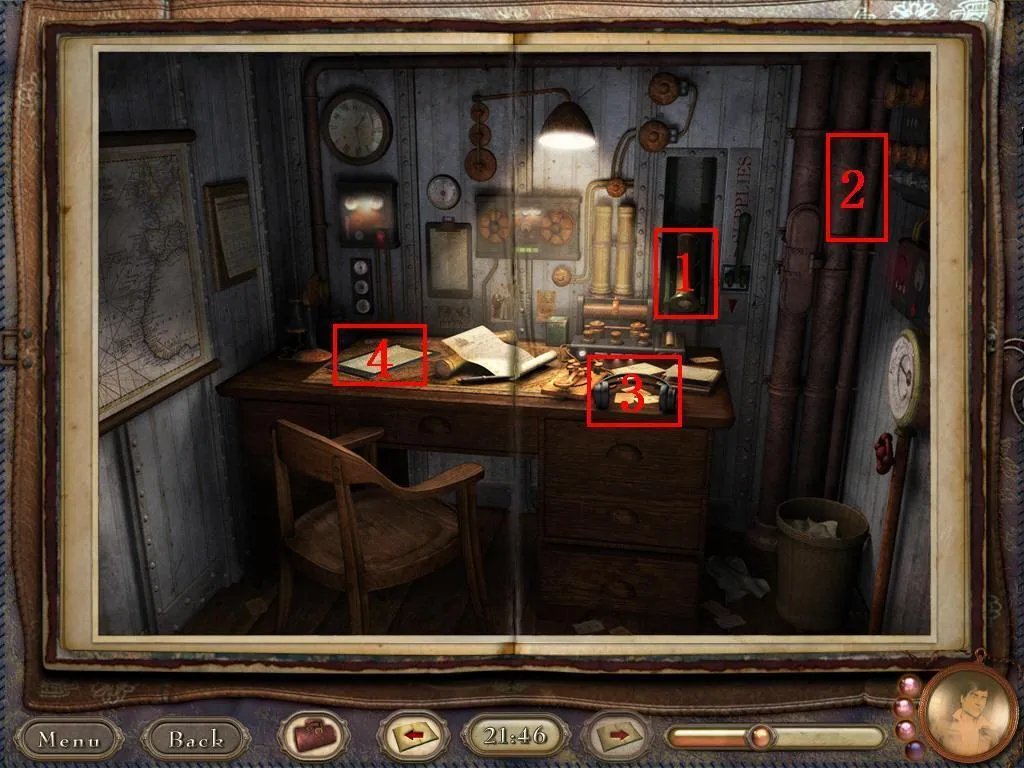Turn to the previous page with left arrow
Screen dimensions: 1024x768
(411, 738)
